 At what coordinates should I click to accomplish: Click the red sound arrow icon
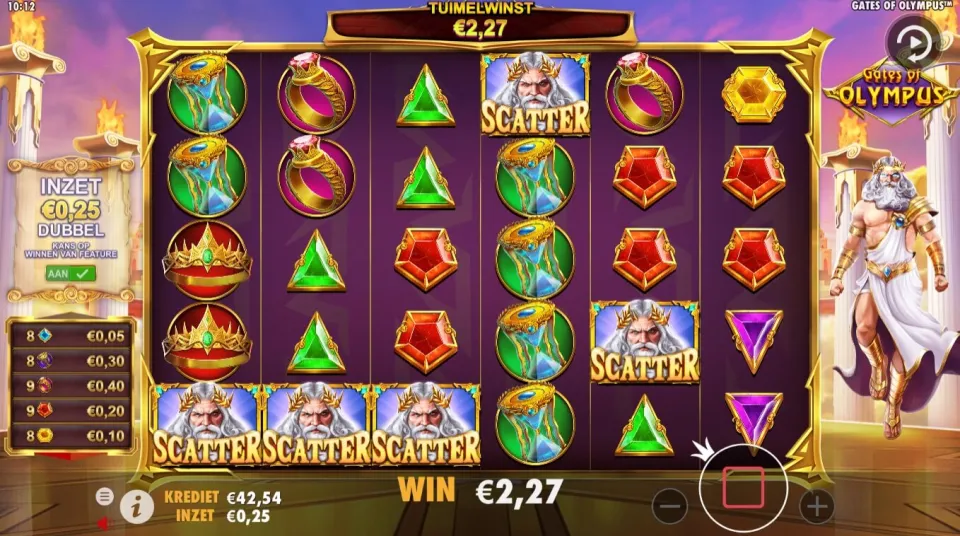pyautogui.click(x=103, y=521)
